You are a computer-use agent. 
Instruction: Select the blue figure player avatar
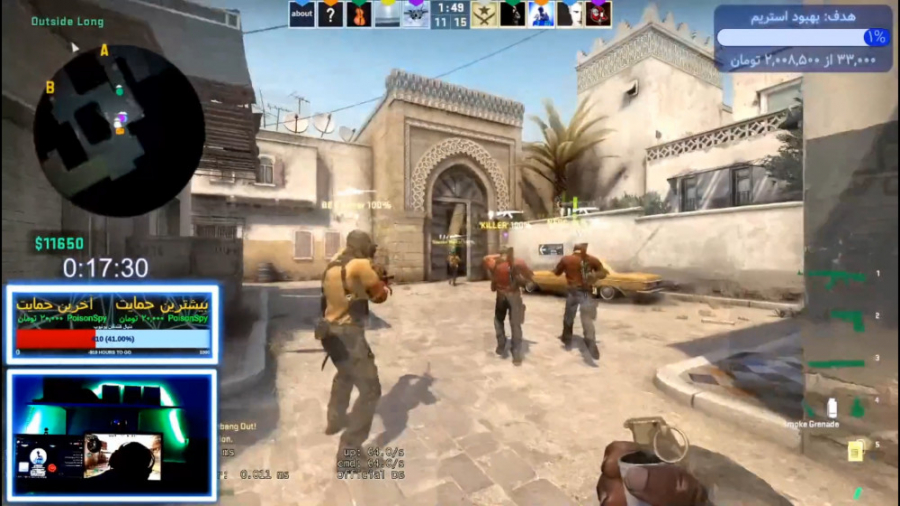(x=541, y=14)
